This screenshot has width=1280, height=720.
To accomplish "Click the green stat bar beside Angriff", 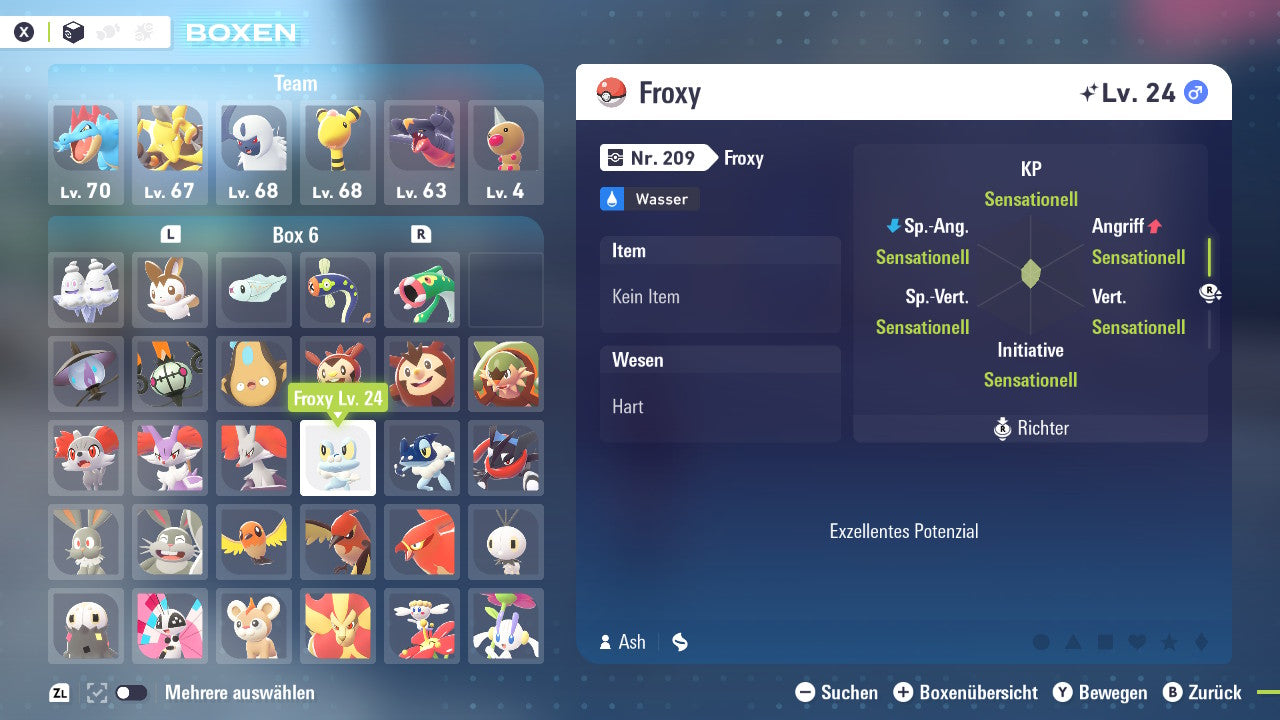I will [x=1209, y=258].
